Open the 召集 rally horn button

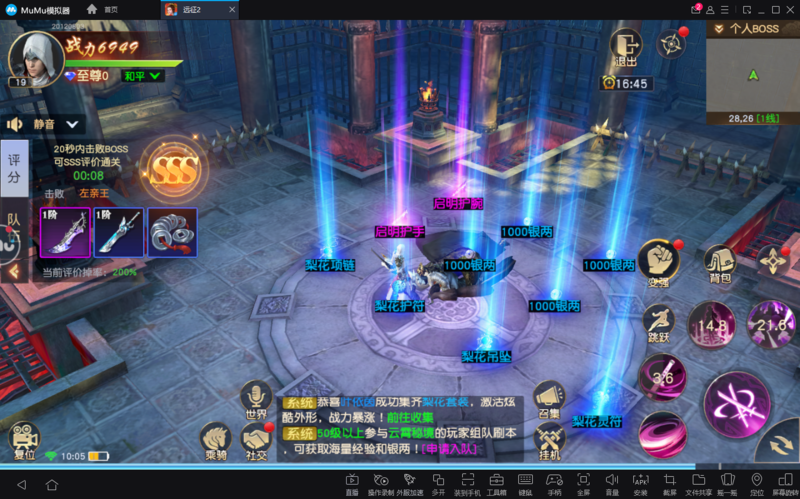pos(548,398)
